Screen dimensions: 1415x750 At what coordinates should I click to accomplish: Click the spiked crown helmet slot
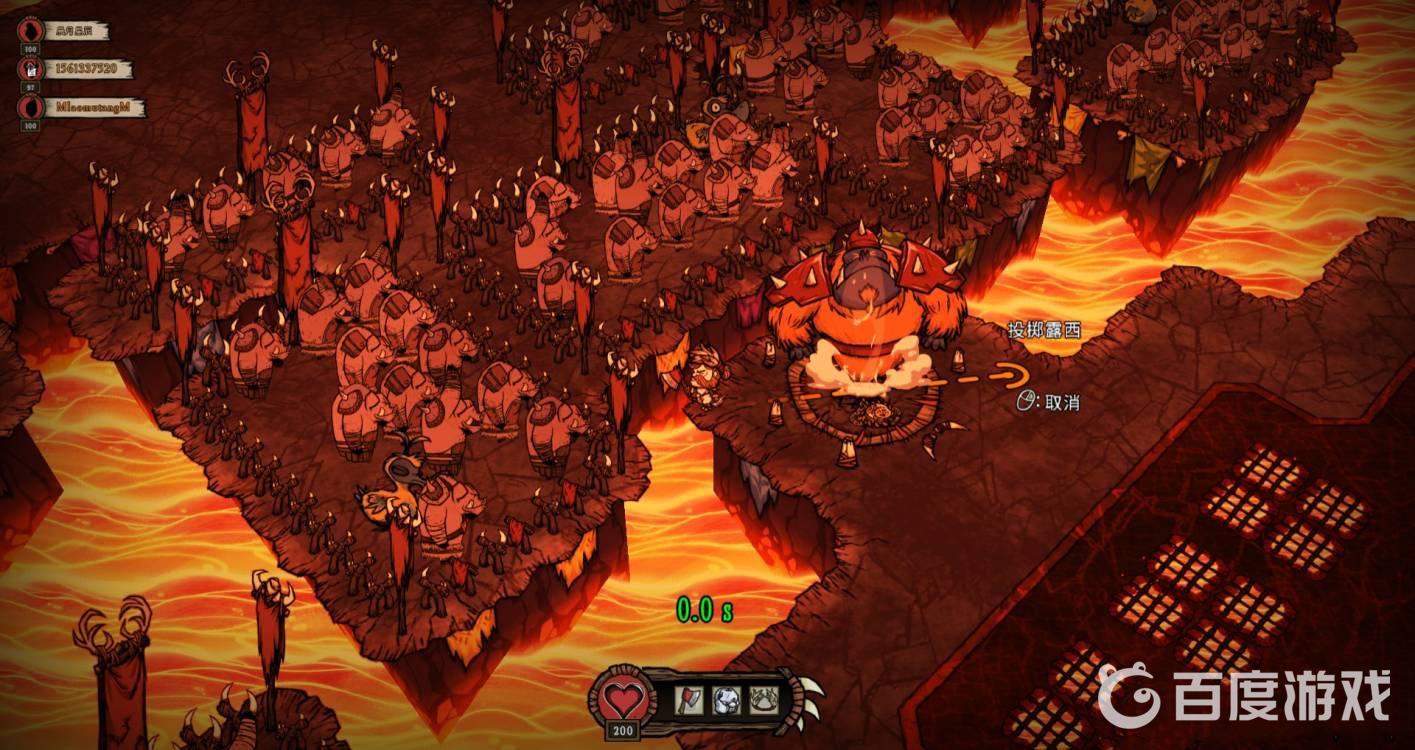tap(765, 699)
